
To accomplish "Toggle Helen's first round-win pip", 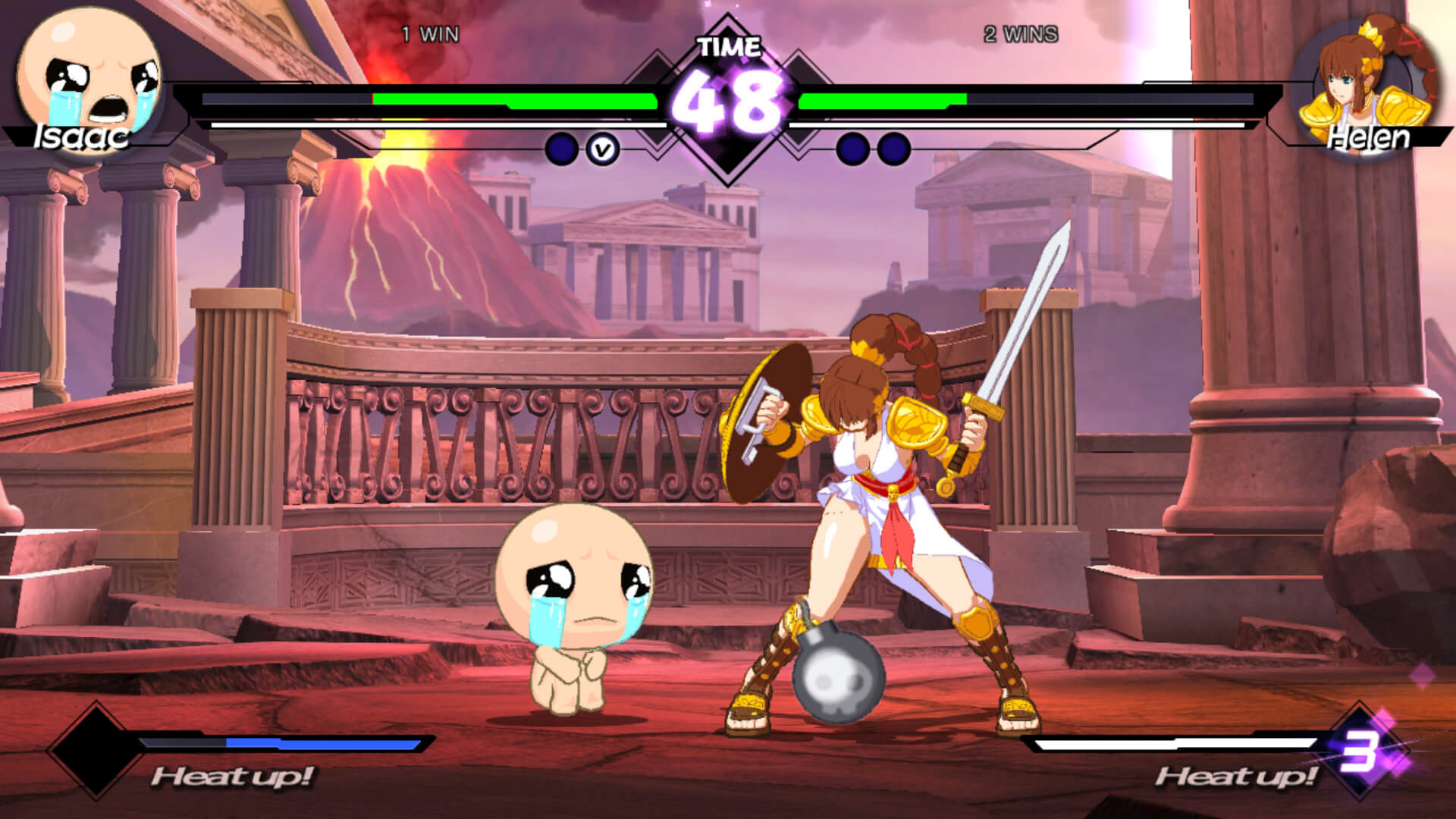I will tap(852, 149).
